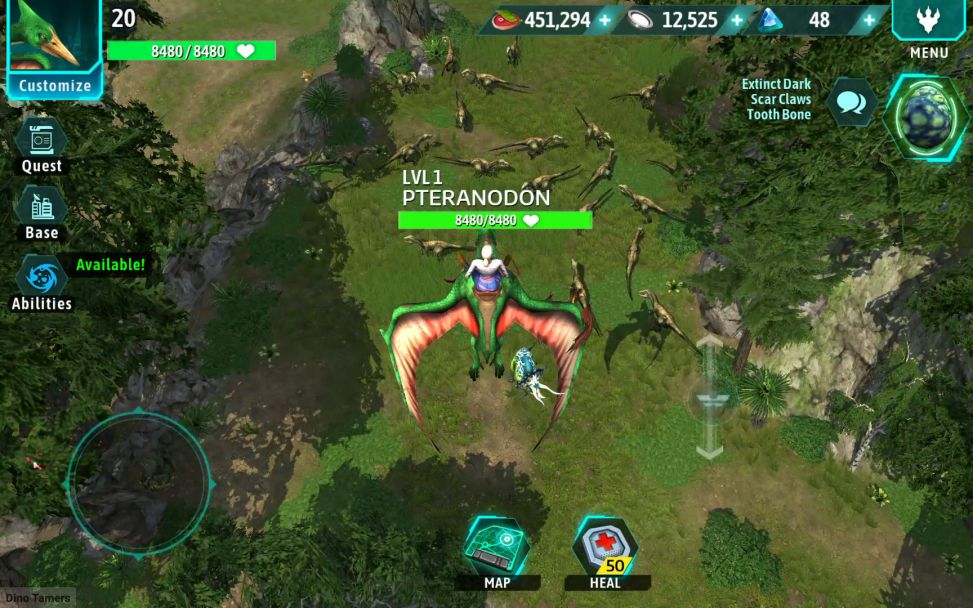
Task: Open the MAP
Action: [496, 548]
